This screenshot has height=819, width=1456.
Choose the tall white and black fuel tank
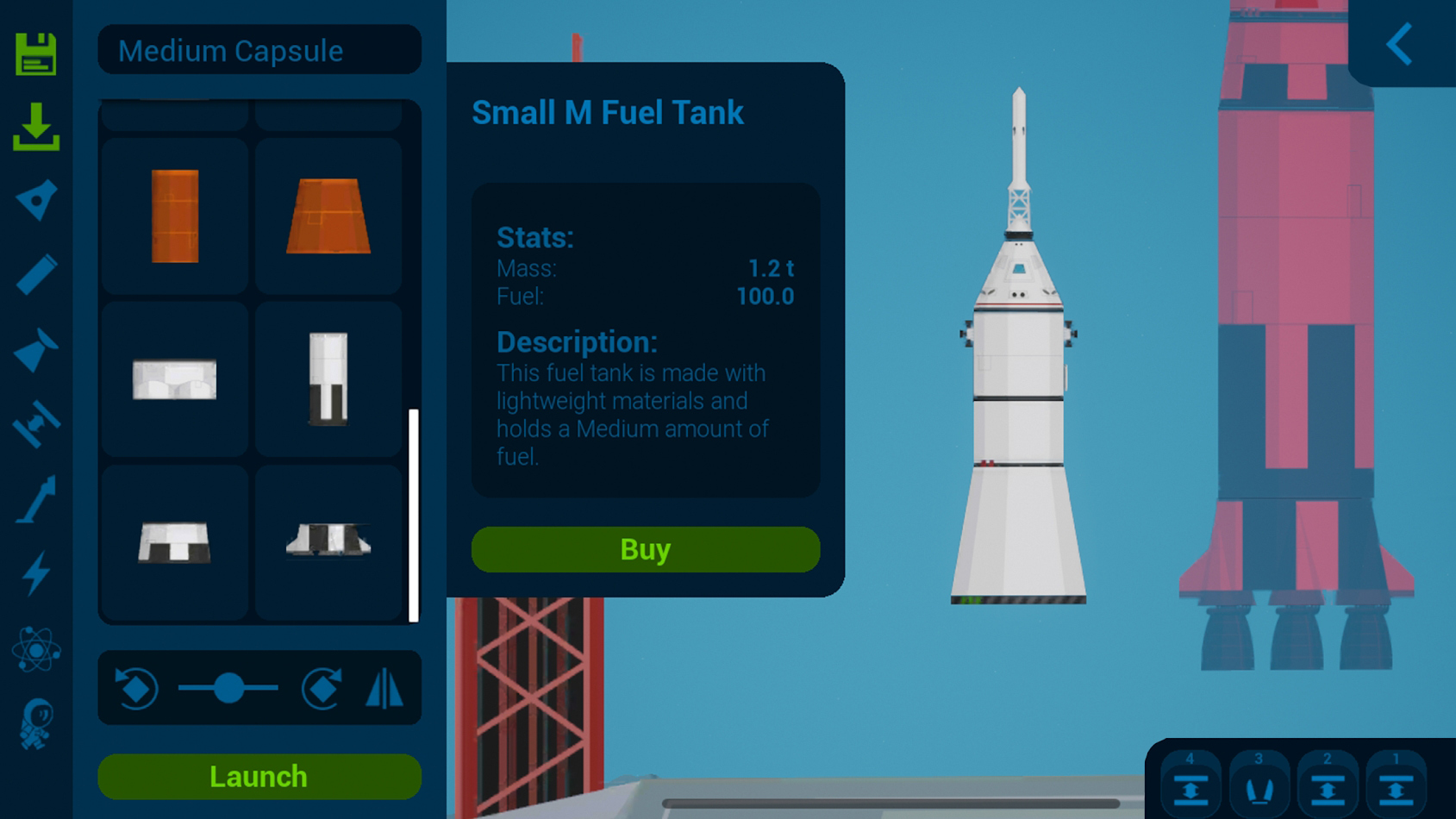[328, 379]
